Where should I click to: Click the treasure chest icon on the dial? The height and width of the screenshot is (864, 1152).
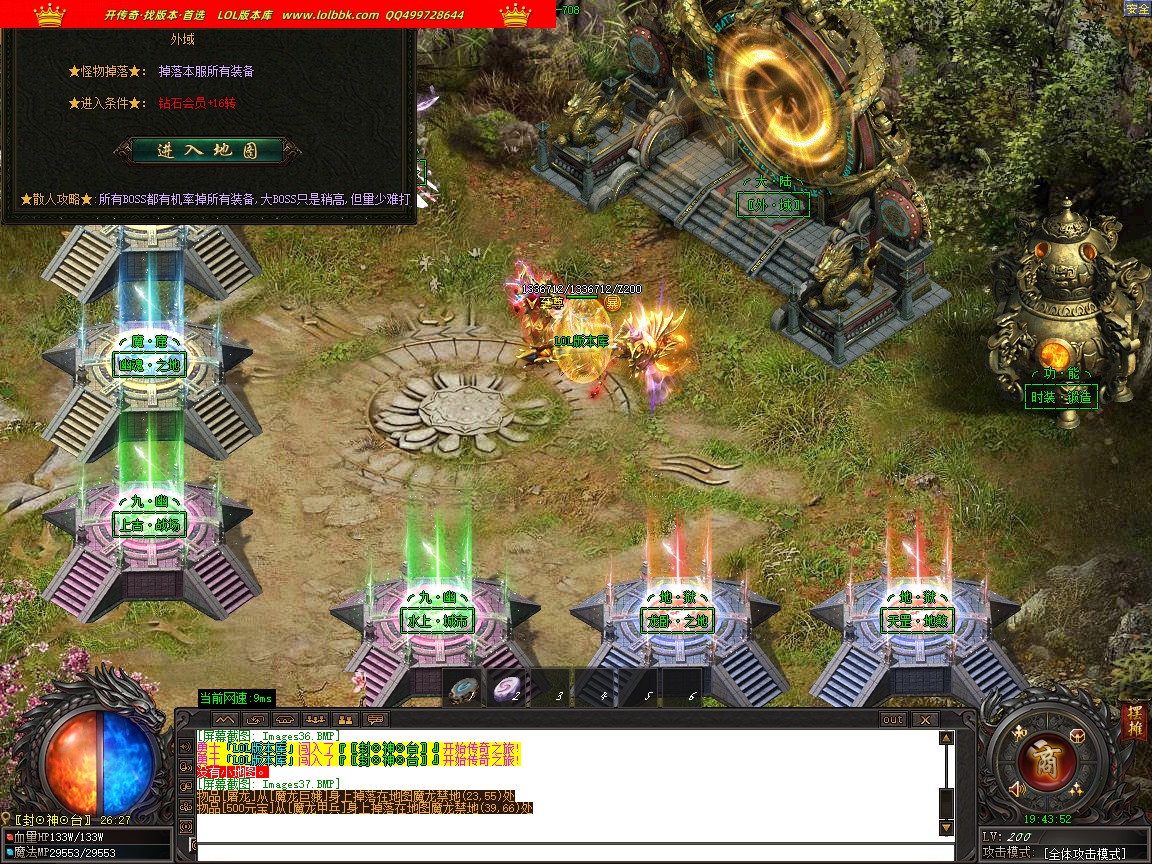point(1077,736)
